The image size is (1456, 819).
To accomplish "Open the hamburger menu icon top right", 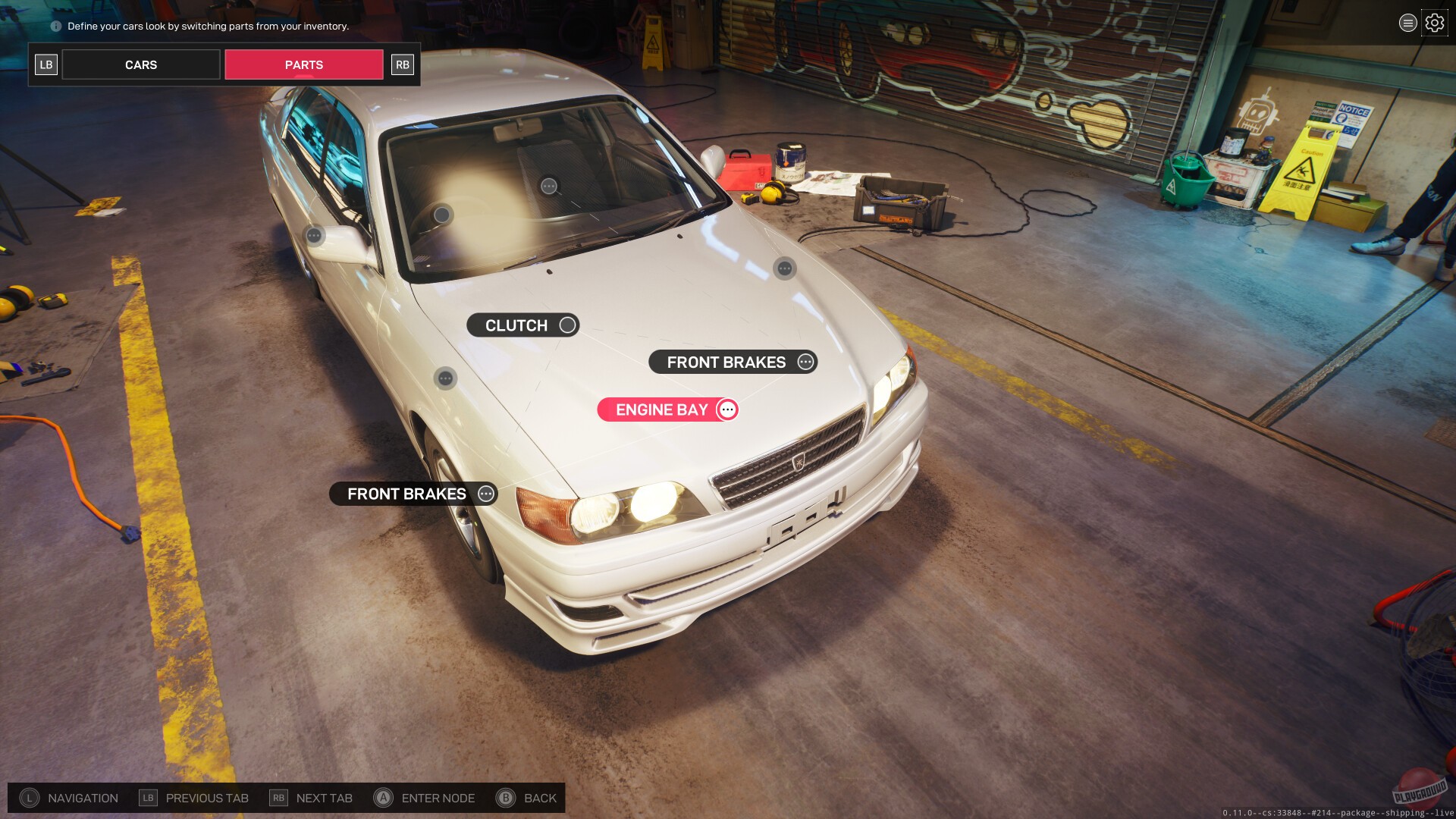I will pos(1407,22).
